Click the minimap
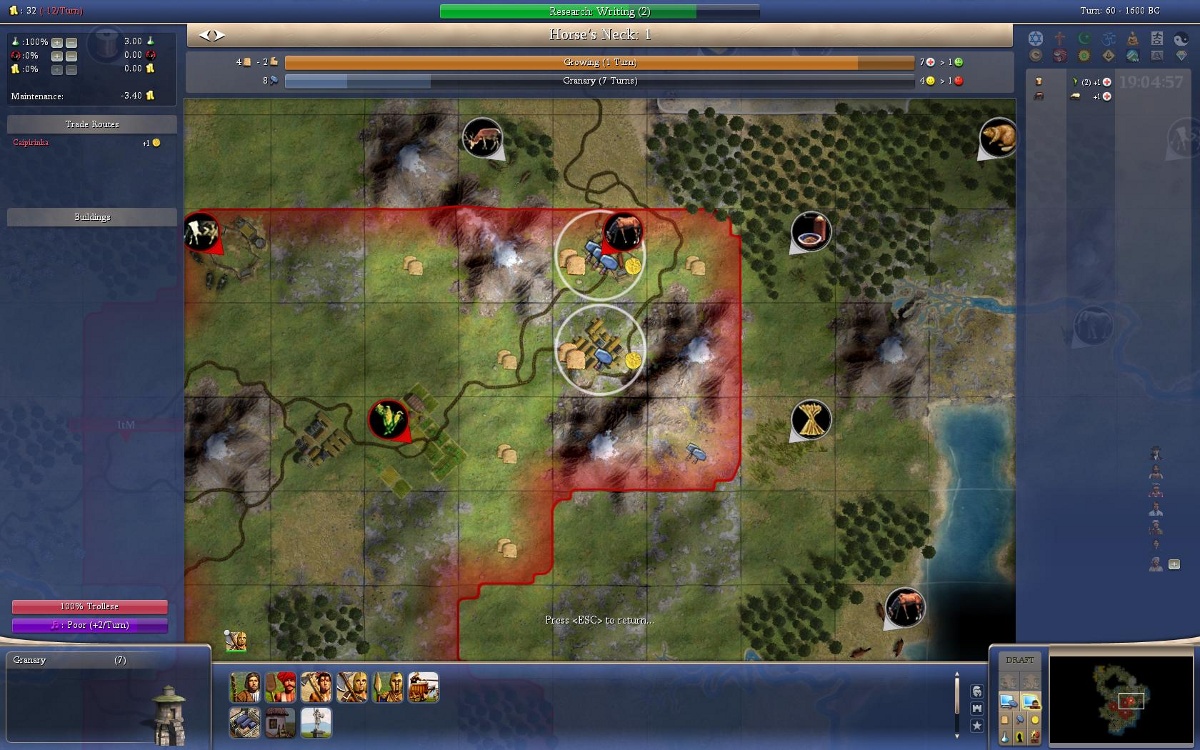 [1122, 698]
